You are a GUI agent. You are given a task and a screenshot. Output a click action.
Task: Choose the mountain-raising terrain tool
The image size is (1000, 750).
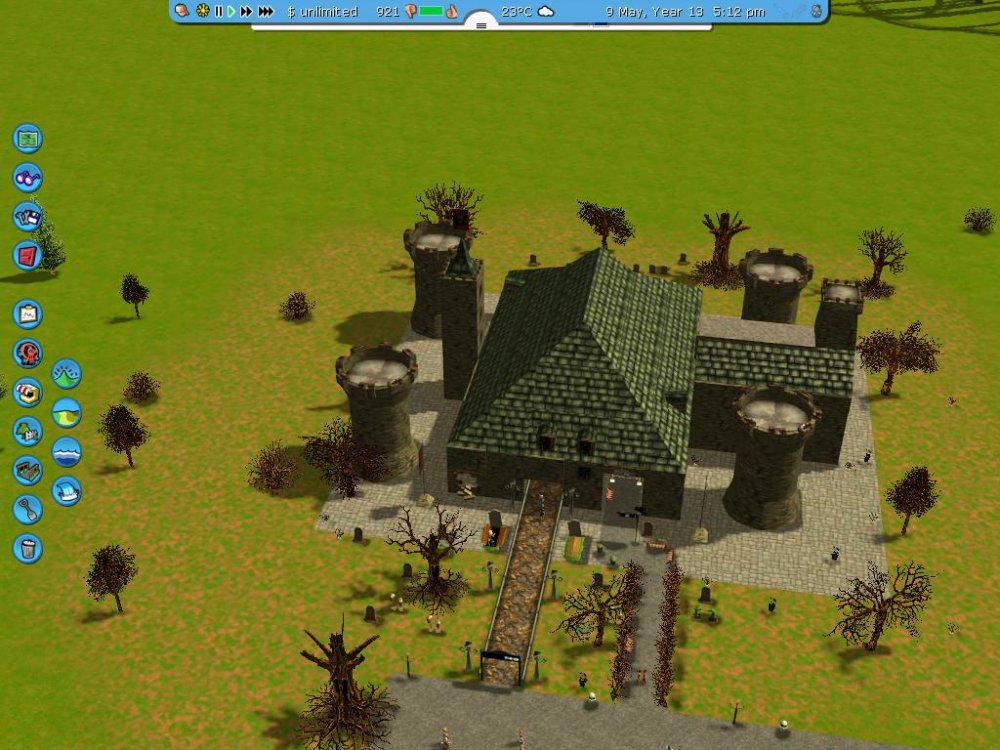[66, 374]
